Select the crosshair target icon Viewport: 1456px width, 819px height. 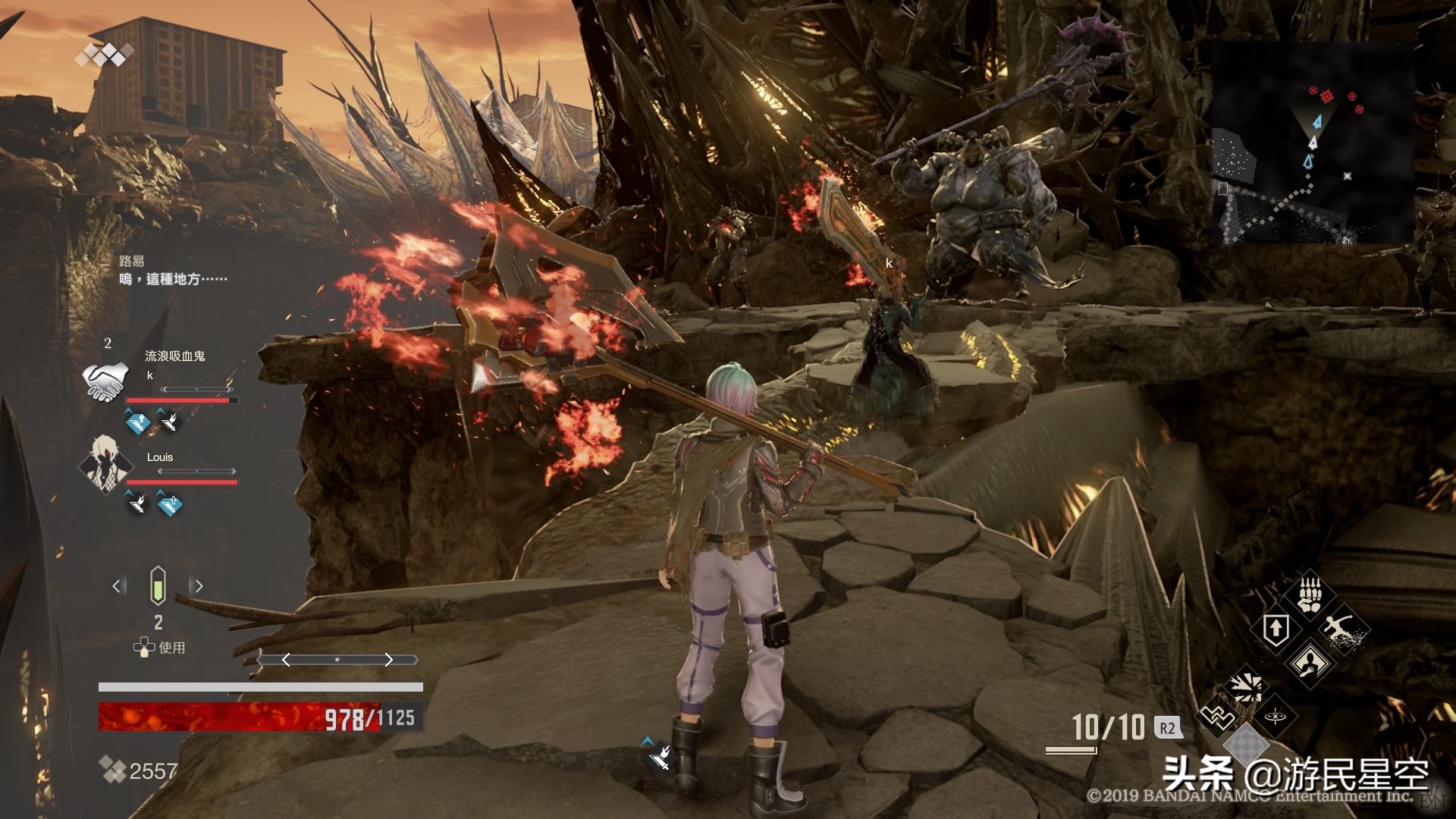point(1276,717)
